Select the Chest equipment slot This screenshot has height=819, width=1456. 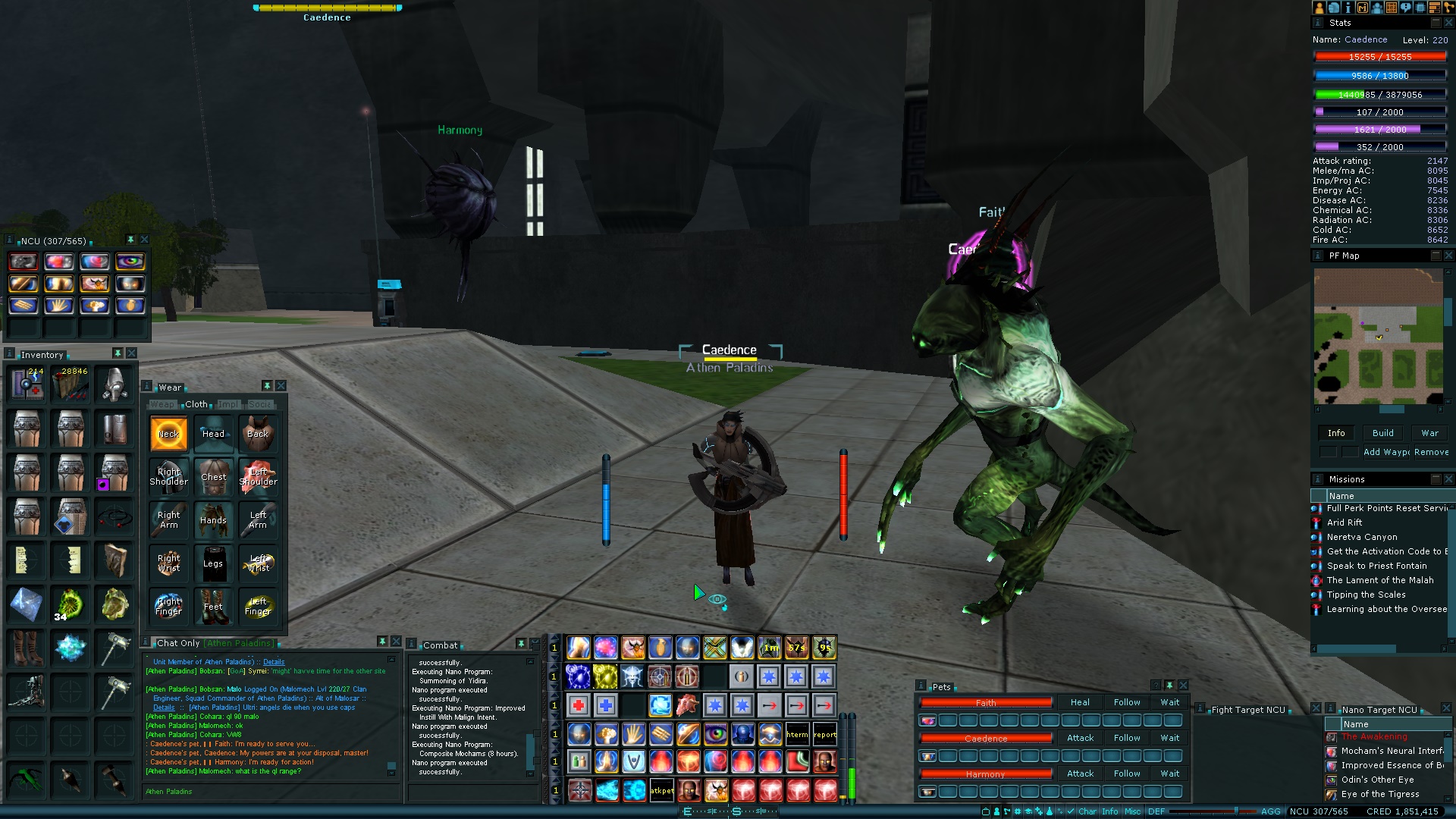[213, 477]
